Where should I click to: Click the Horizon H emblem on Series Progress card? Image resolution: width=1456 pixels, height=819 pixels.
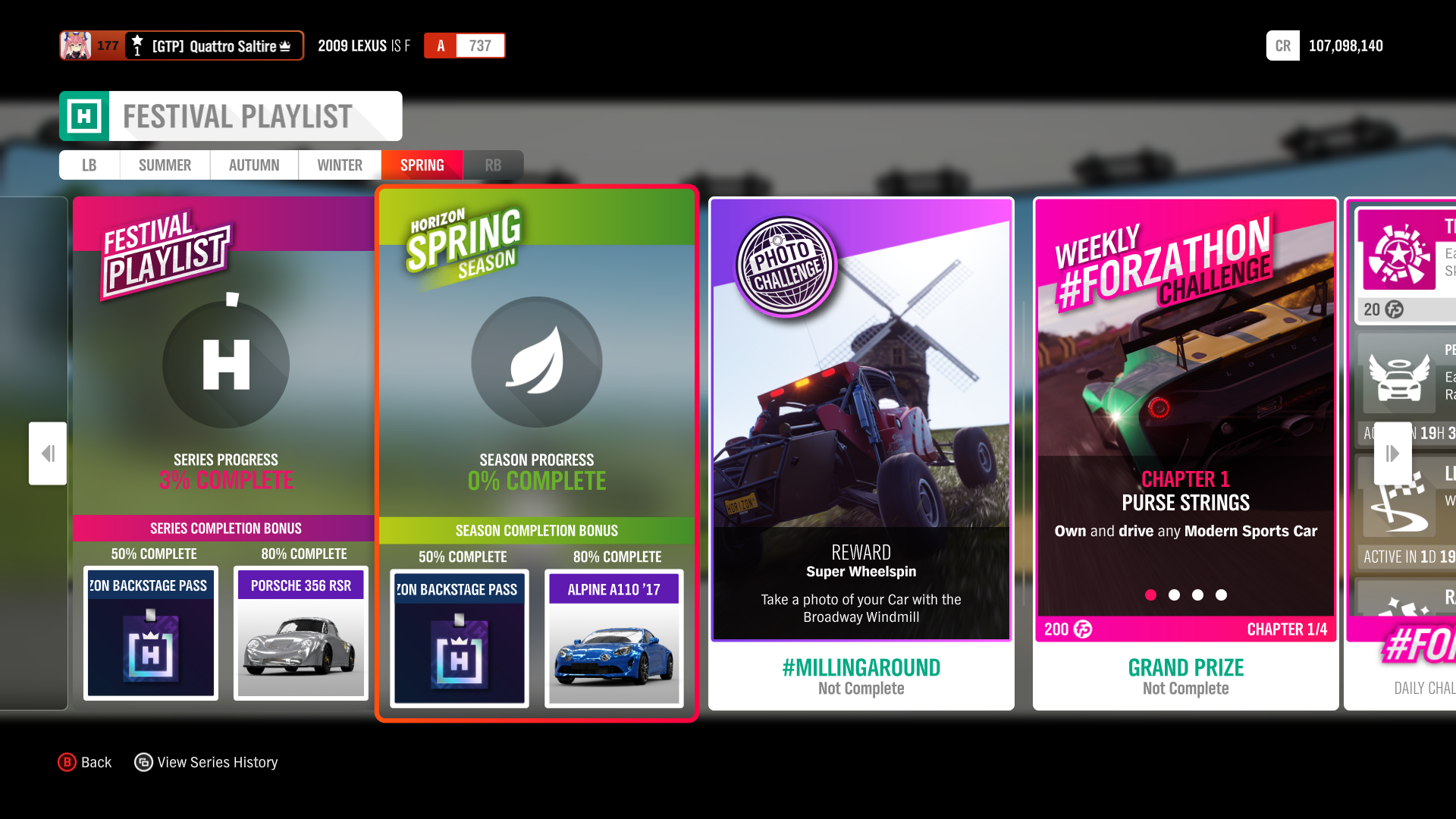225,364
